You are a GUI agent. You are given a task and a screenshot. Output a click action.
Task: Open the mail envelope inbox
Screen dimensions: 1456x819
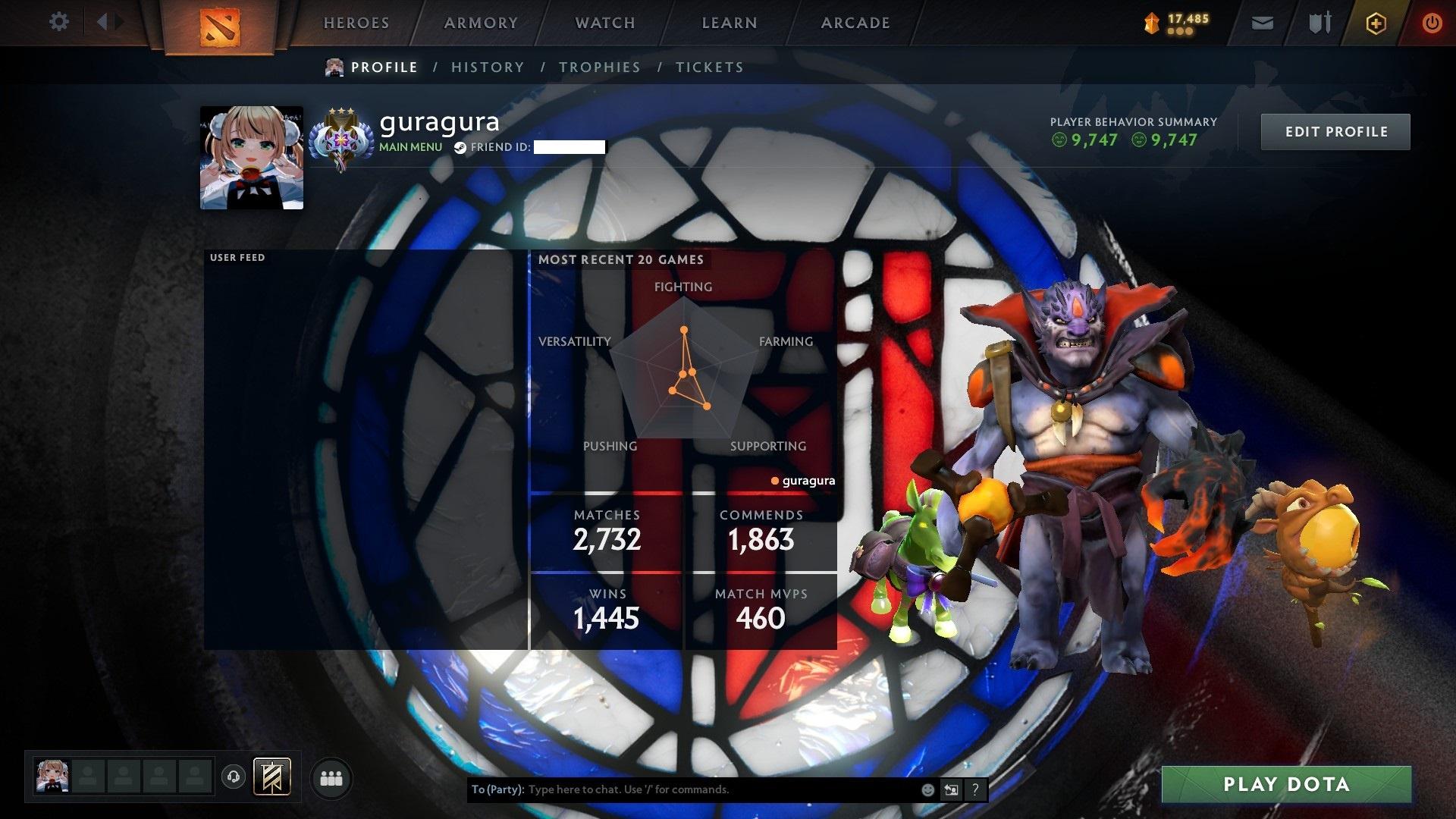(x=1263, y=24)
